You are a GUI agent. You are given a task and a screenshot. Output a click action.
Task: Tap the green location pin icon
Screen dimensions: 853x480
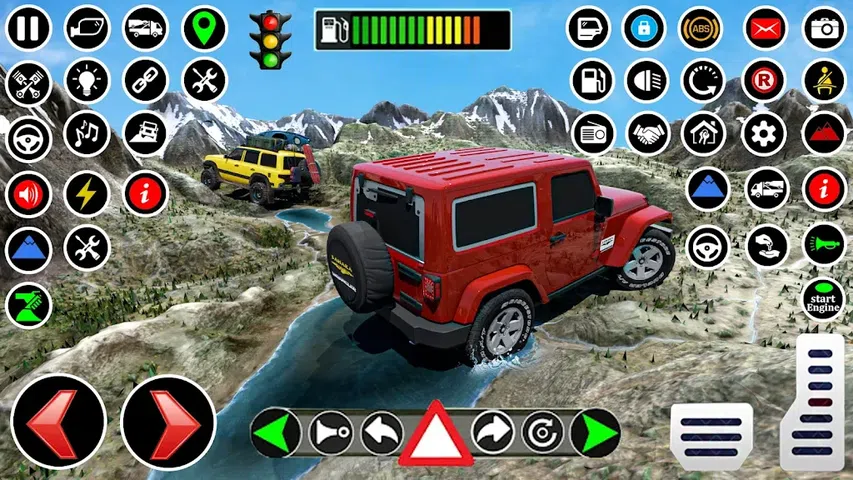204,28
